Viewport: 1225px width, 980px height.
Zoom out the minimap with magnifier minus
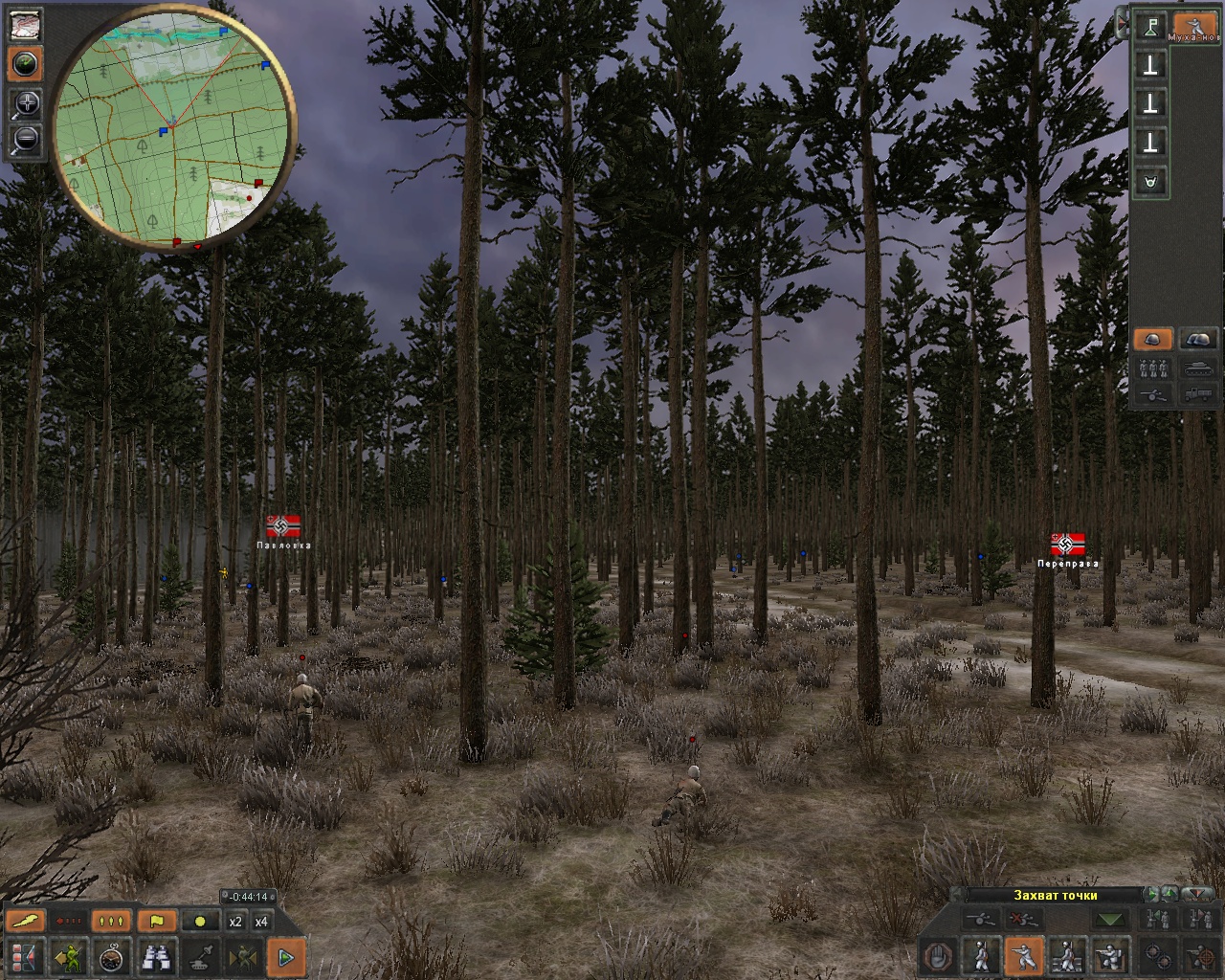click(26, 140)
